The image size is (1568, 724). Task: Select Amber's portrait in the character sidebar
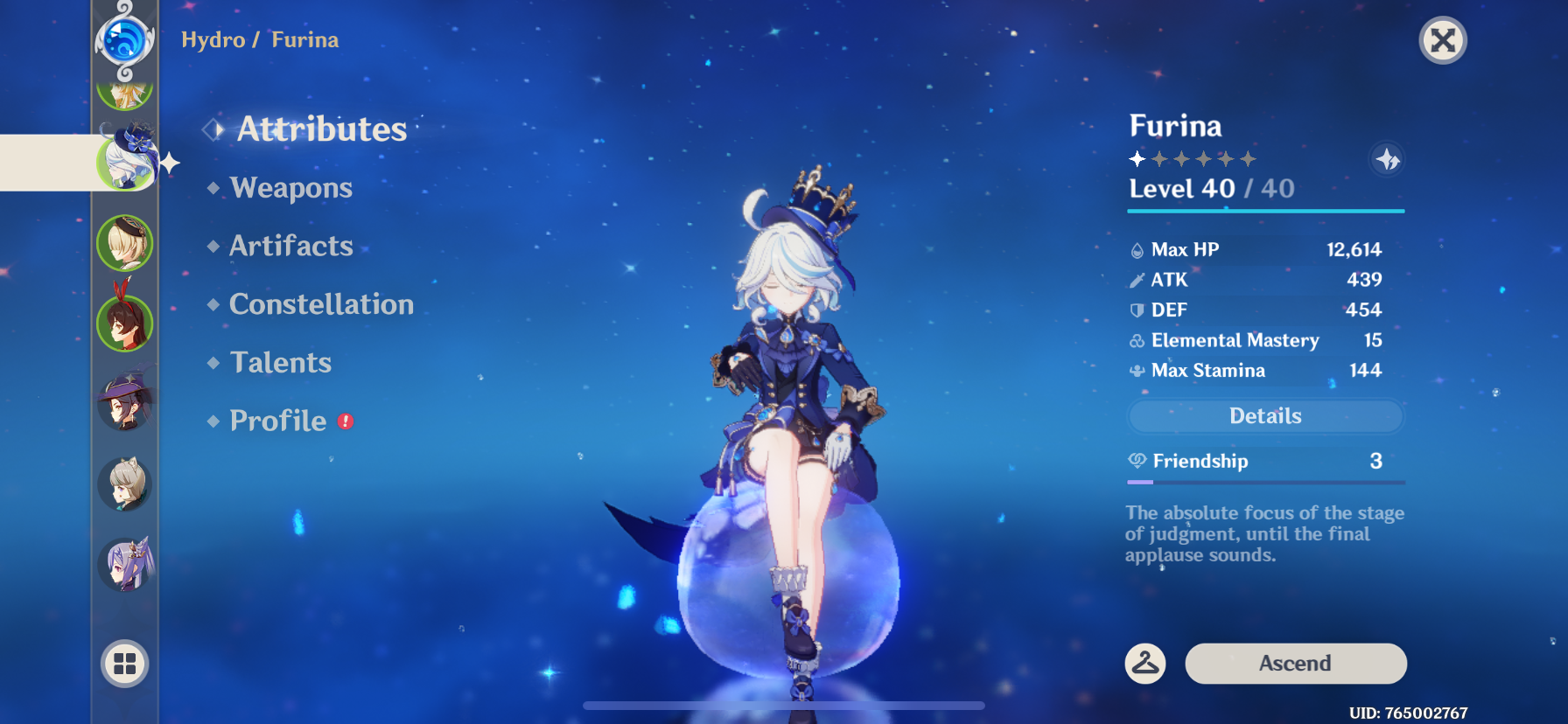coord(124,322)
